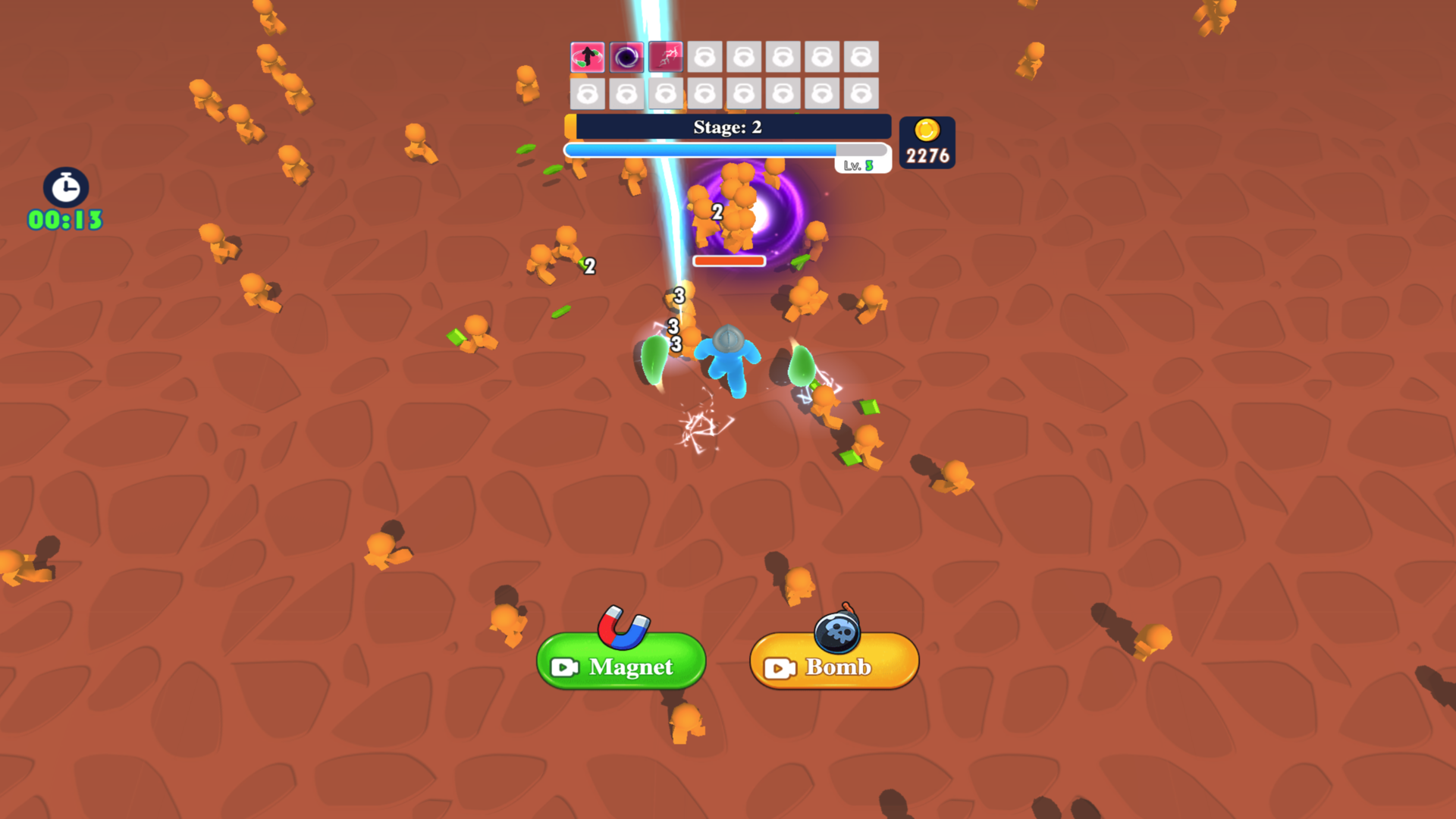
Task: Click the blue level progress bar
Action: [698, 149]
